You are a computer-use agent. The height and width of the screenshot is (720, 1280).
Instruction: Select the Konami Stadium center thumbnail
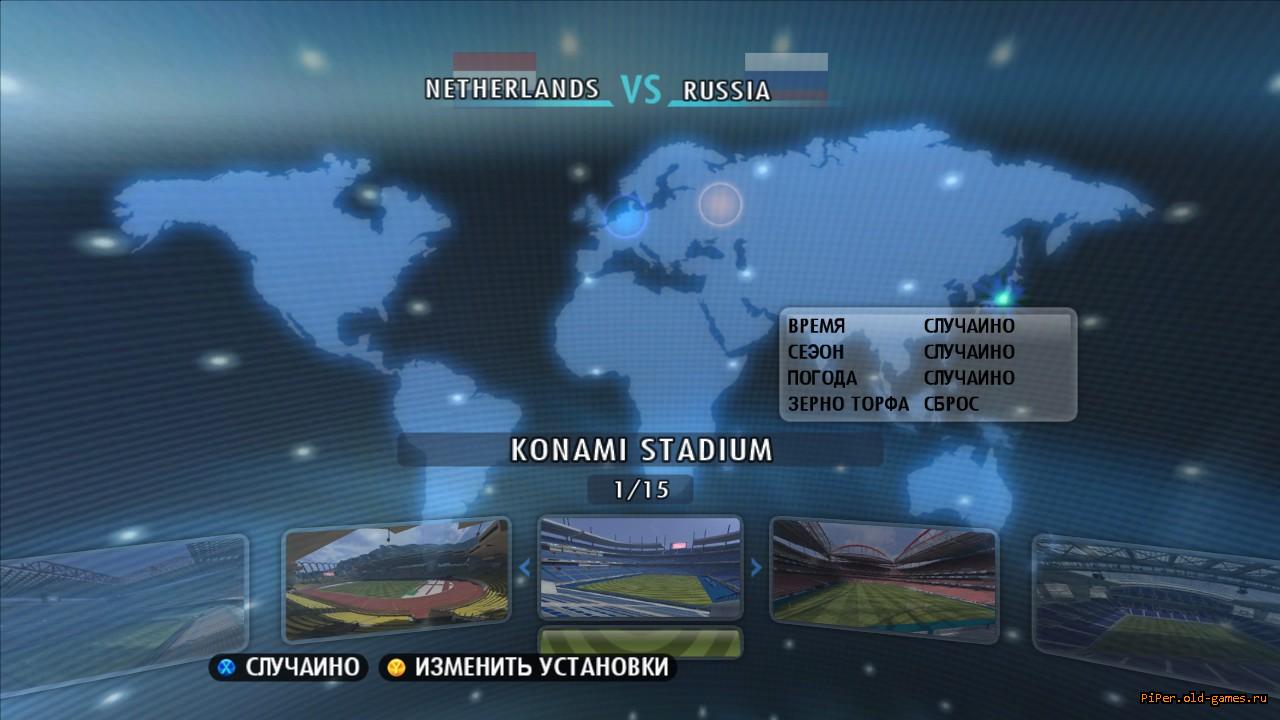(x=640, y=567)
